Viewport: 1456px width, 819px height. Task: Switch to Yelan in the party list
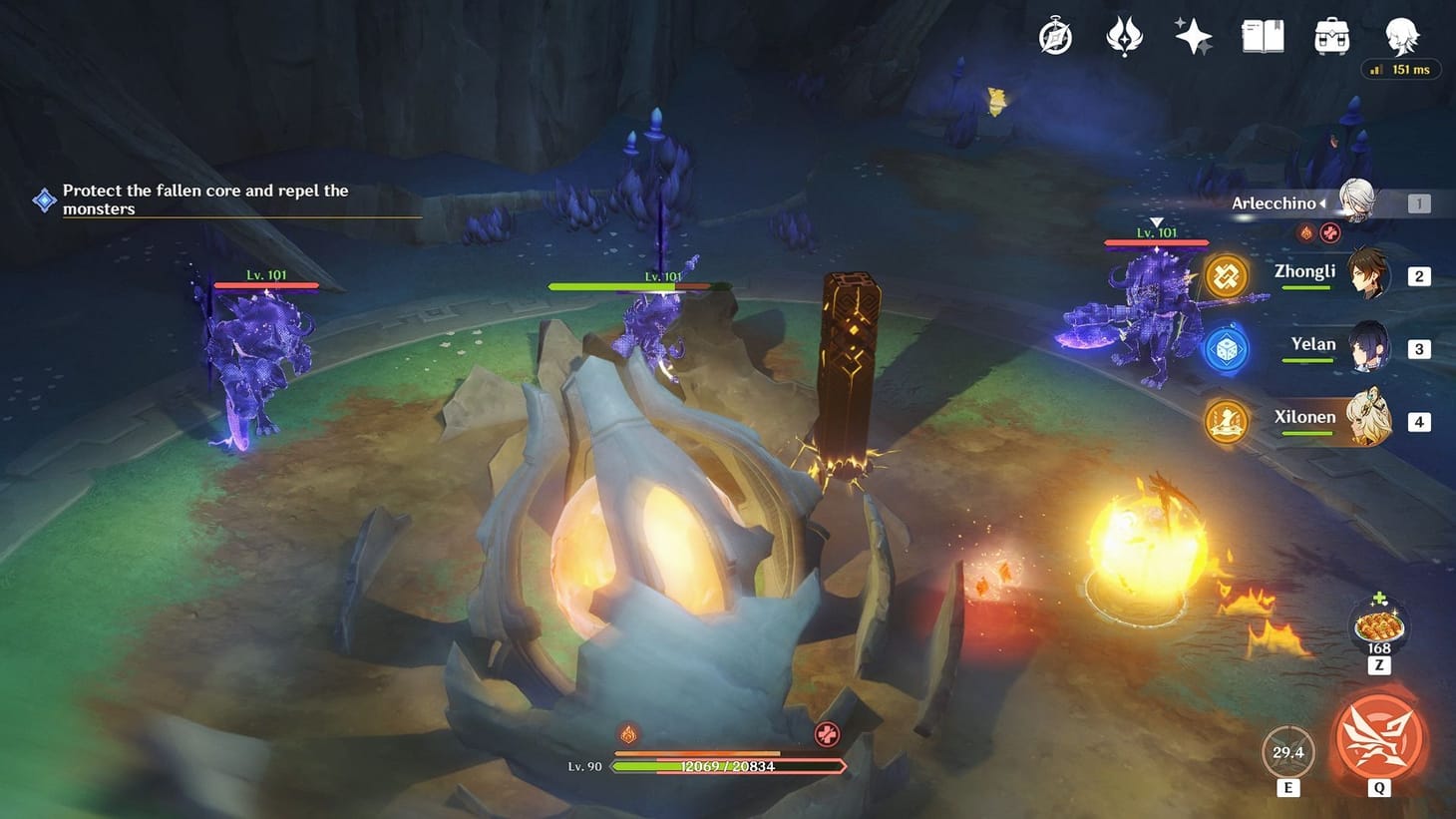coord(1366,348)
